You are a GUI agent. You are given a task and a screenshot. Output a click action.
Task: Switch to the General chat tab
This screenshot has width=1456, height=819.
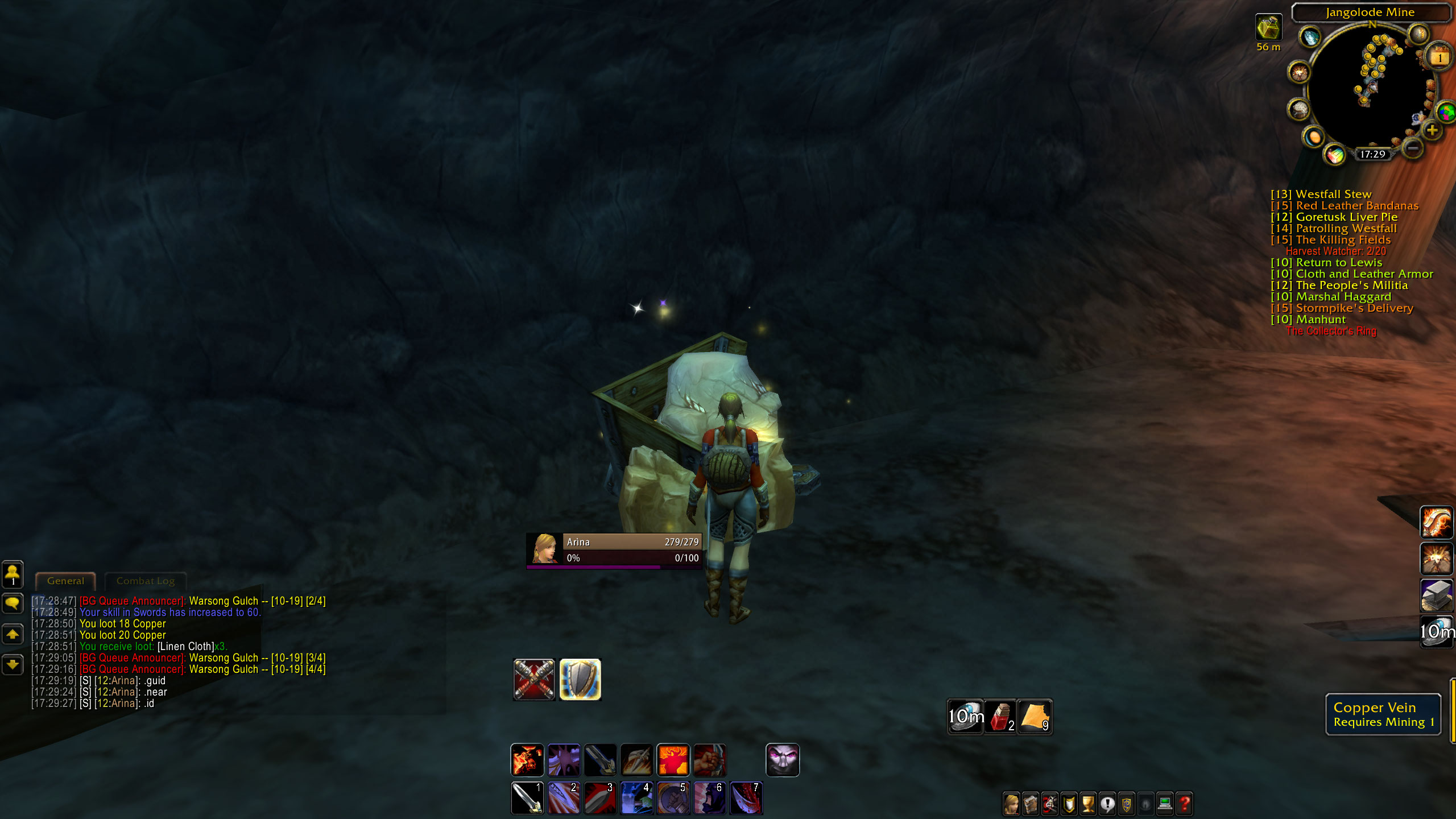tap(65, 581)
